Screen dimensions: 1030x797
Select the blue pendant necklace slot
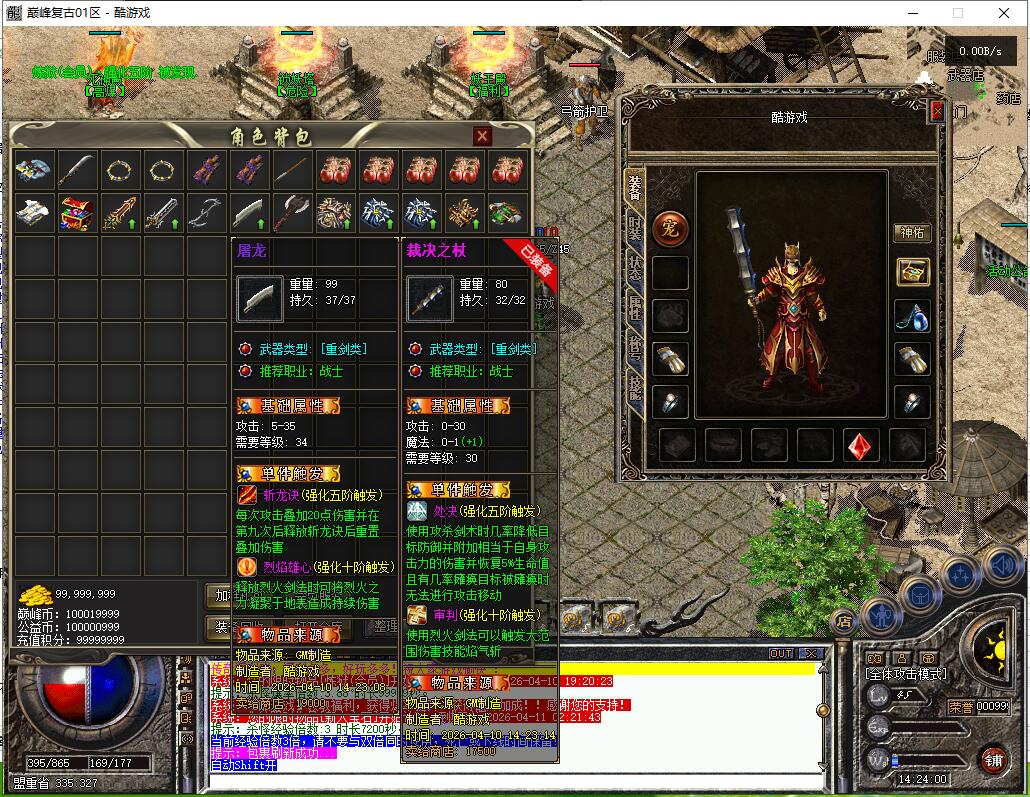(x=911, y=315)
